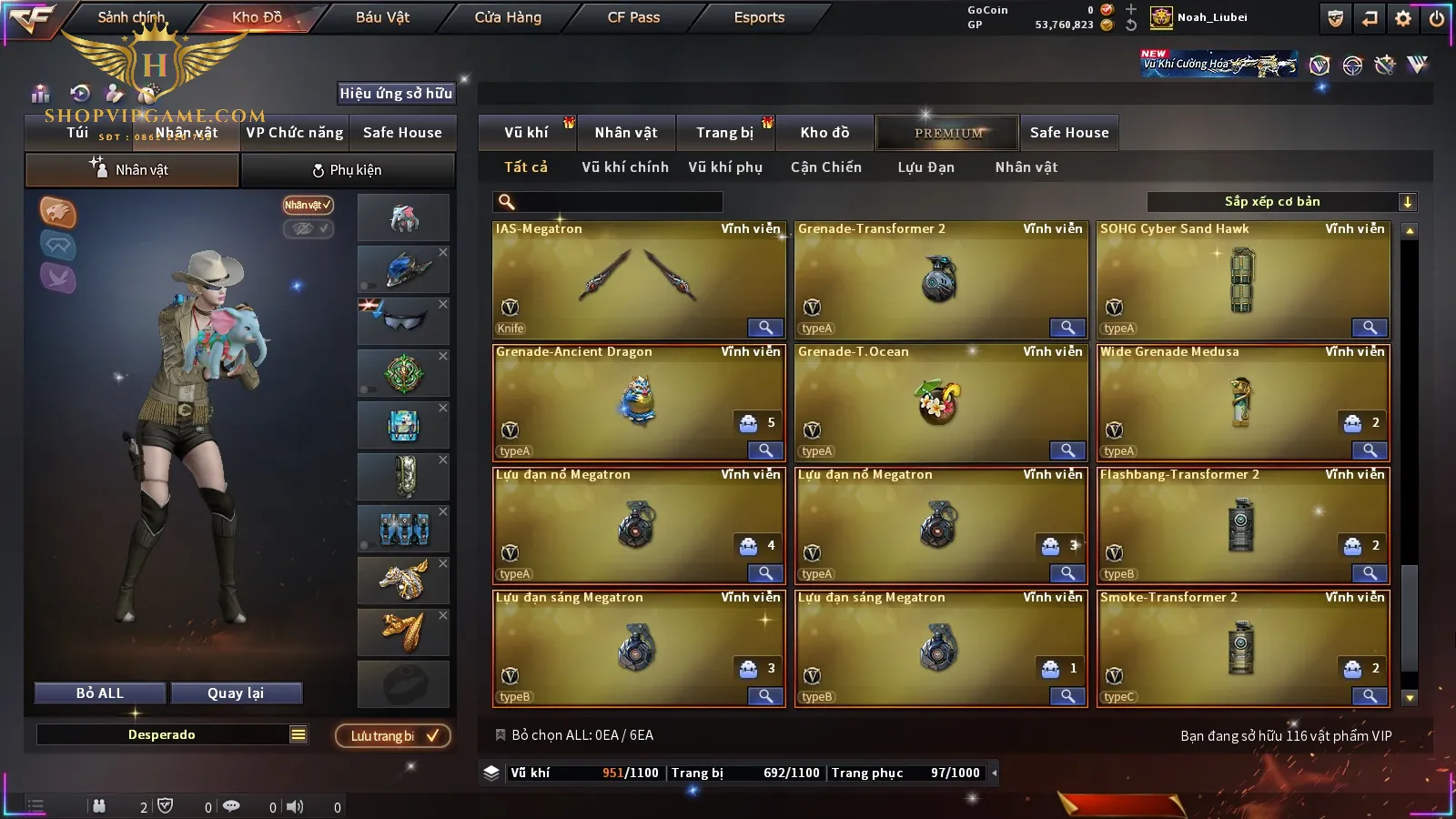Viewport: 1456px width, 819px height.
Task: Open the Esports section
Action: (x=759, y=17)
